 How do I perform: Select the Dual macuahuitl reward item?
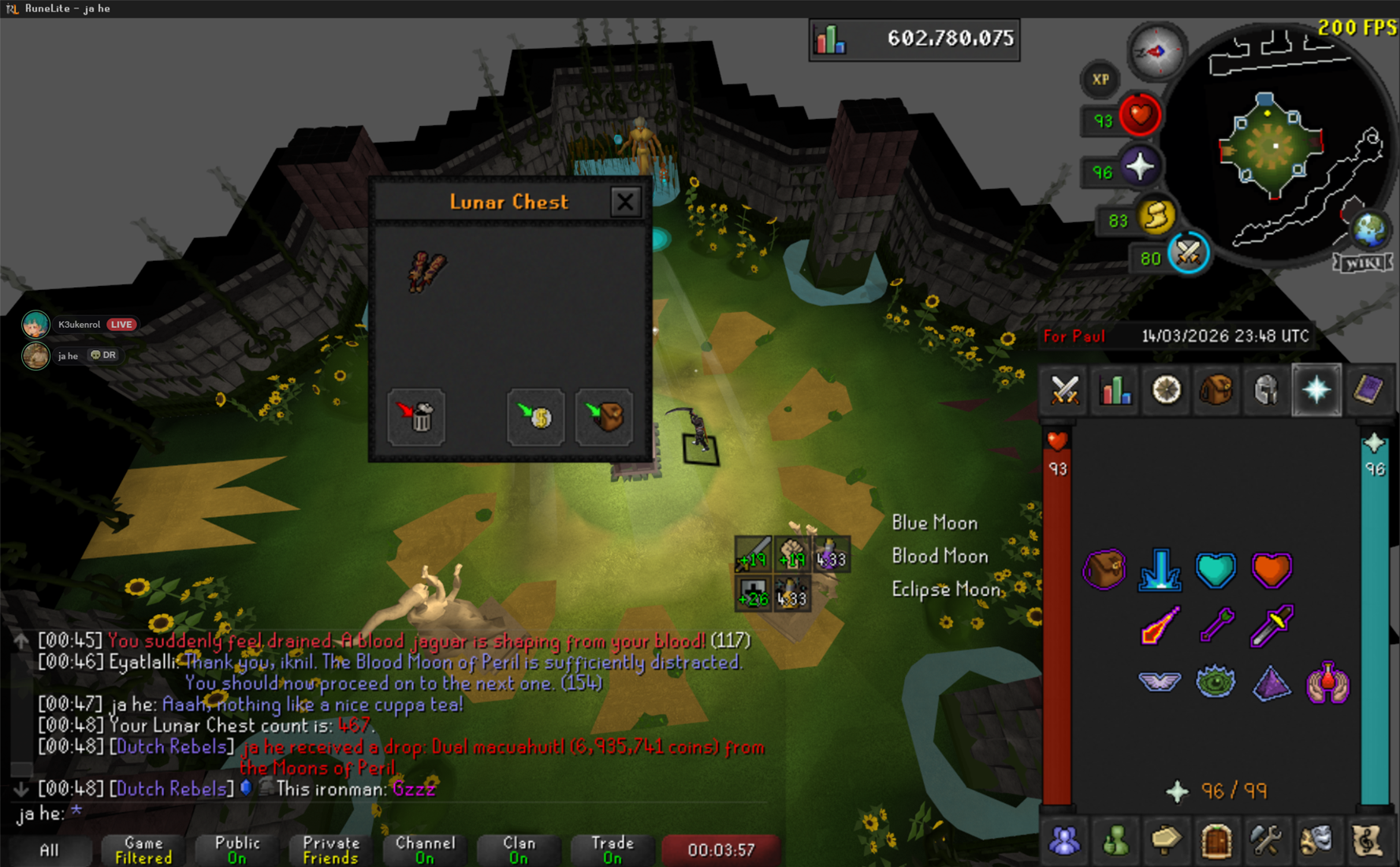tap(427, 272)
